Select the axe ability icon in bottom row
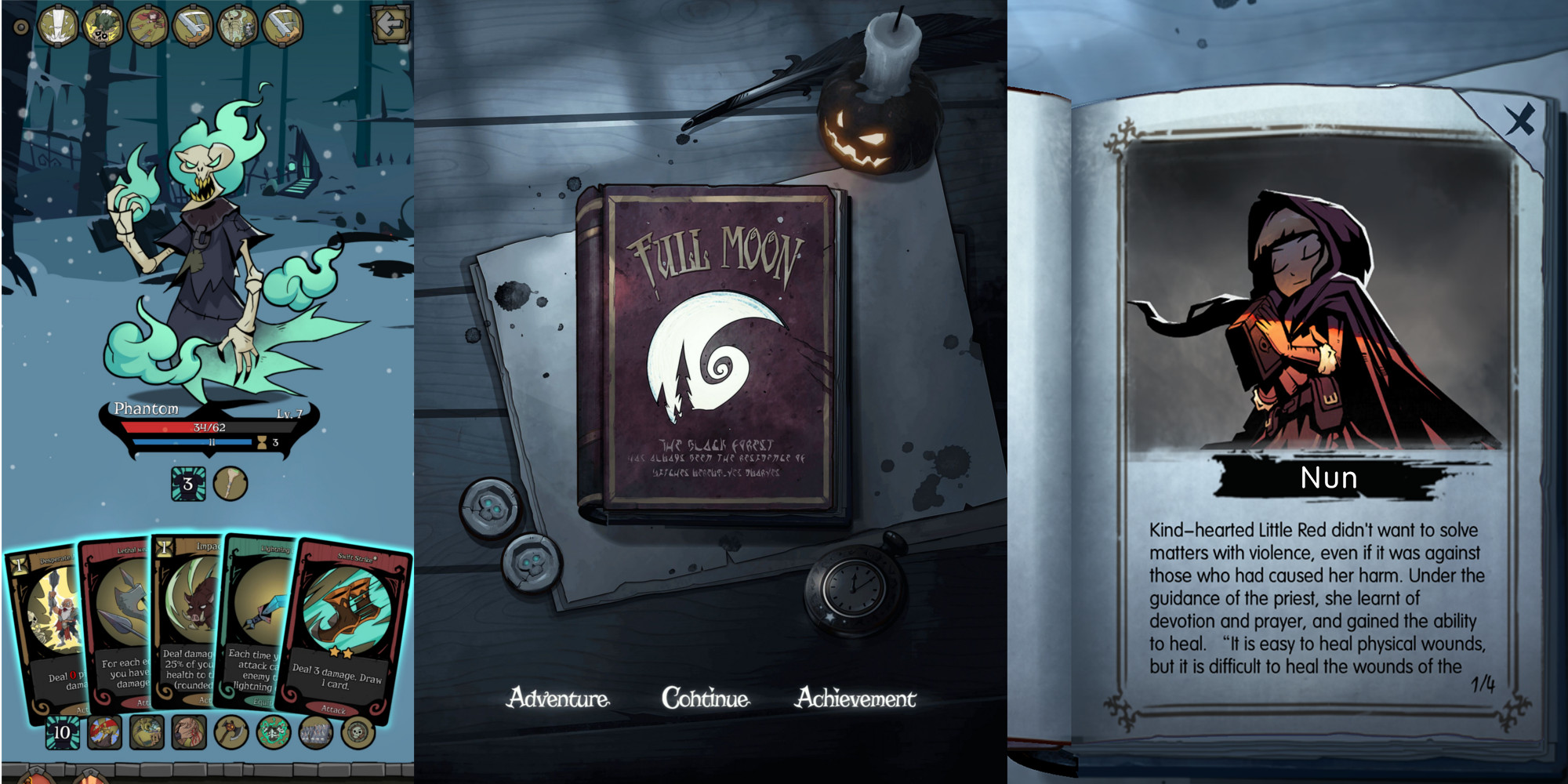 click(230, 731)
